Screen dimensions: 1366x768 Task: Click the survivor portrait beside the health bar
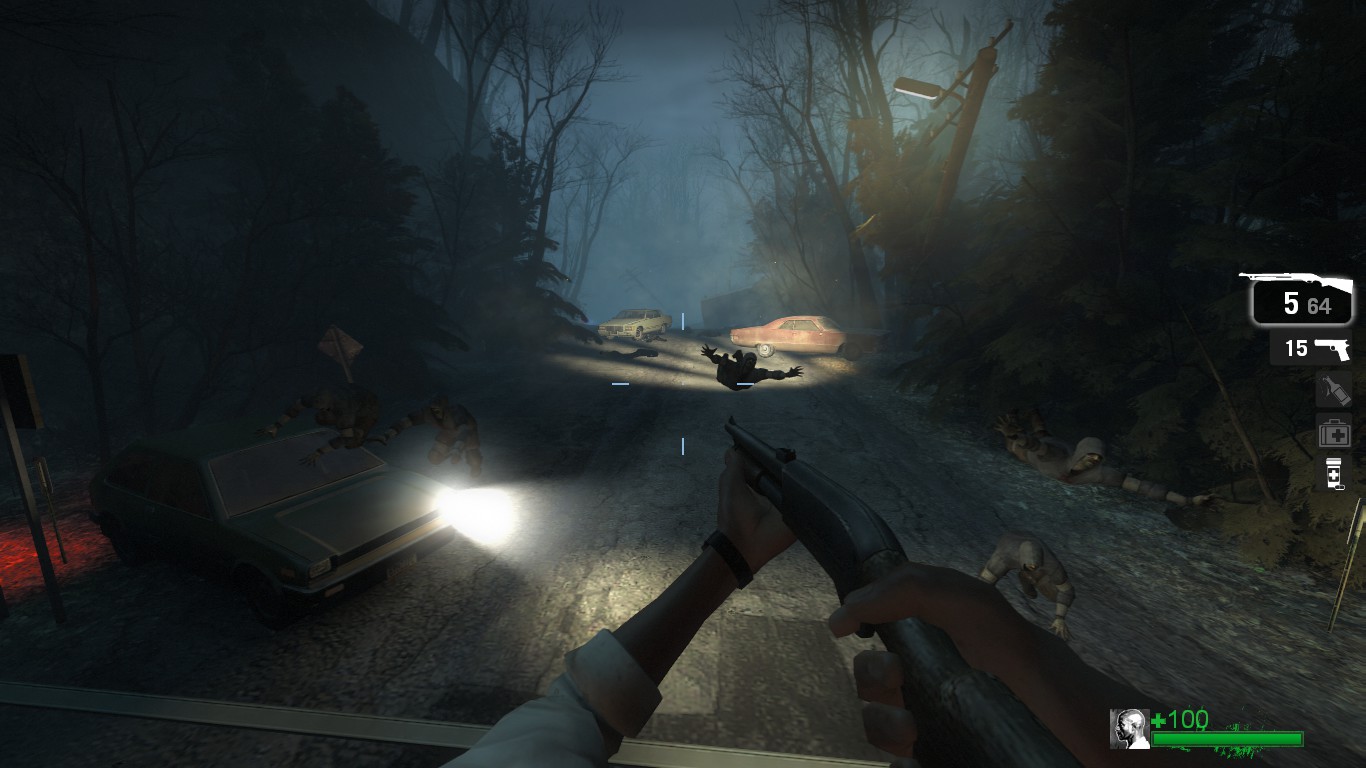click(x=1129, y=729)
